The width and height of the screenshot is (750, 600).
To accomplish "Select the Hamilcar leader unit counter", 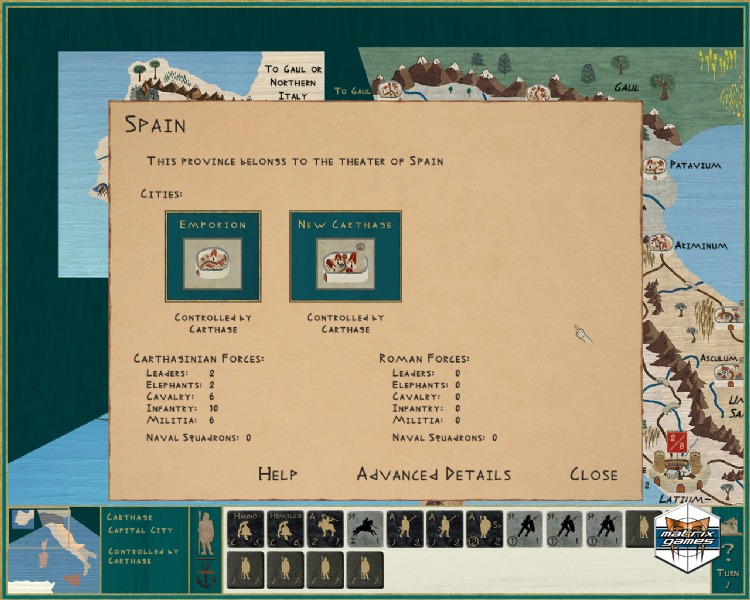I will pos(284,528).
